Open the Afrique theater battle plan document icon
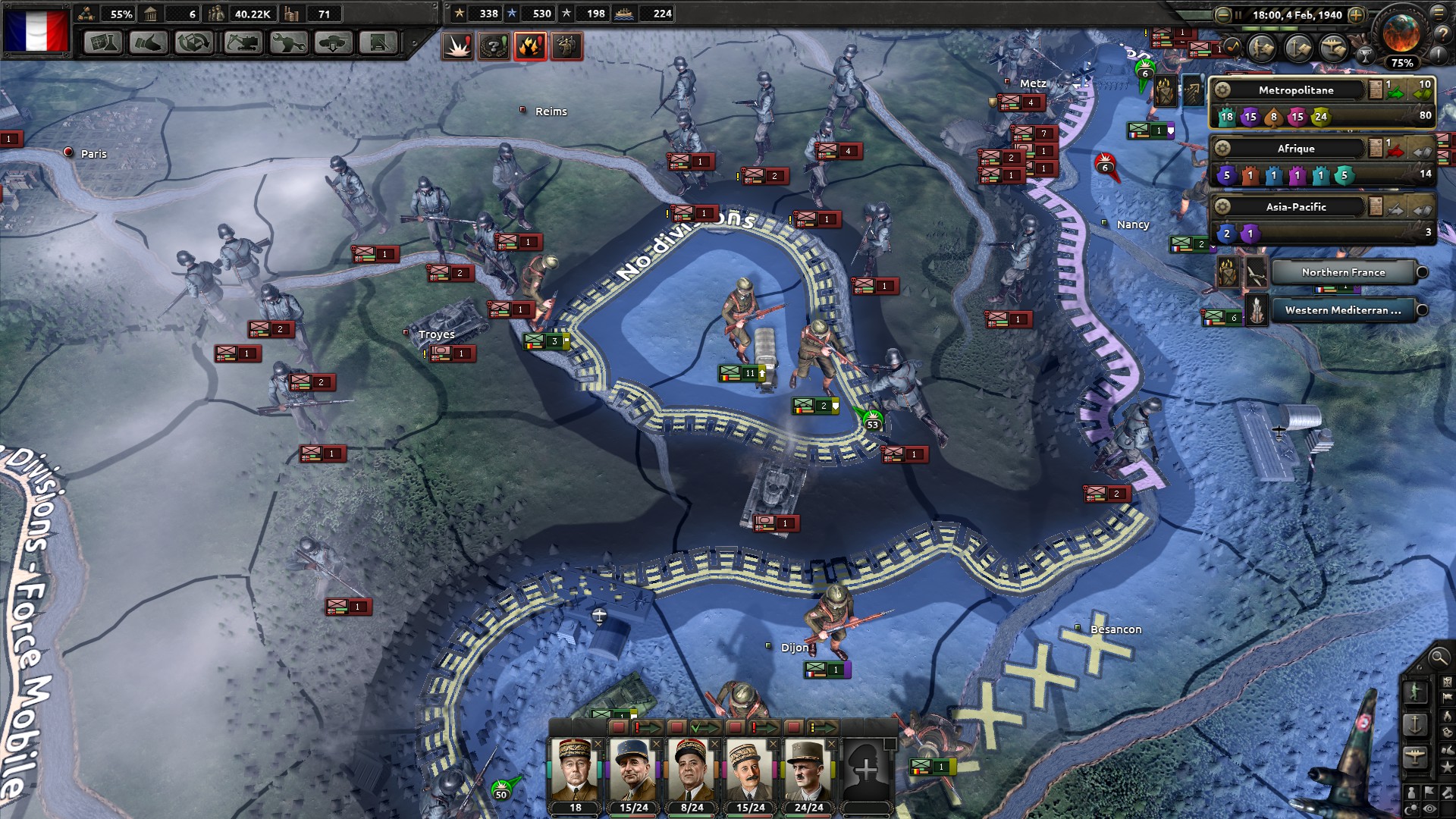Screen dimensions: 1456x819 click(1375, 149)
